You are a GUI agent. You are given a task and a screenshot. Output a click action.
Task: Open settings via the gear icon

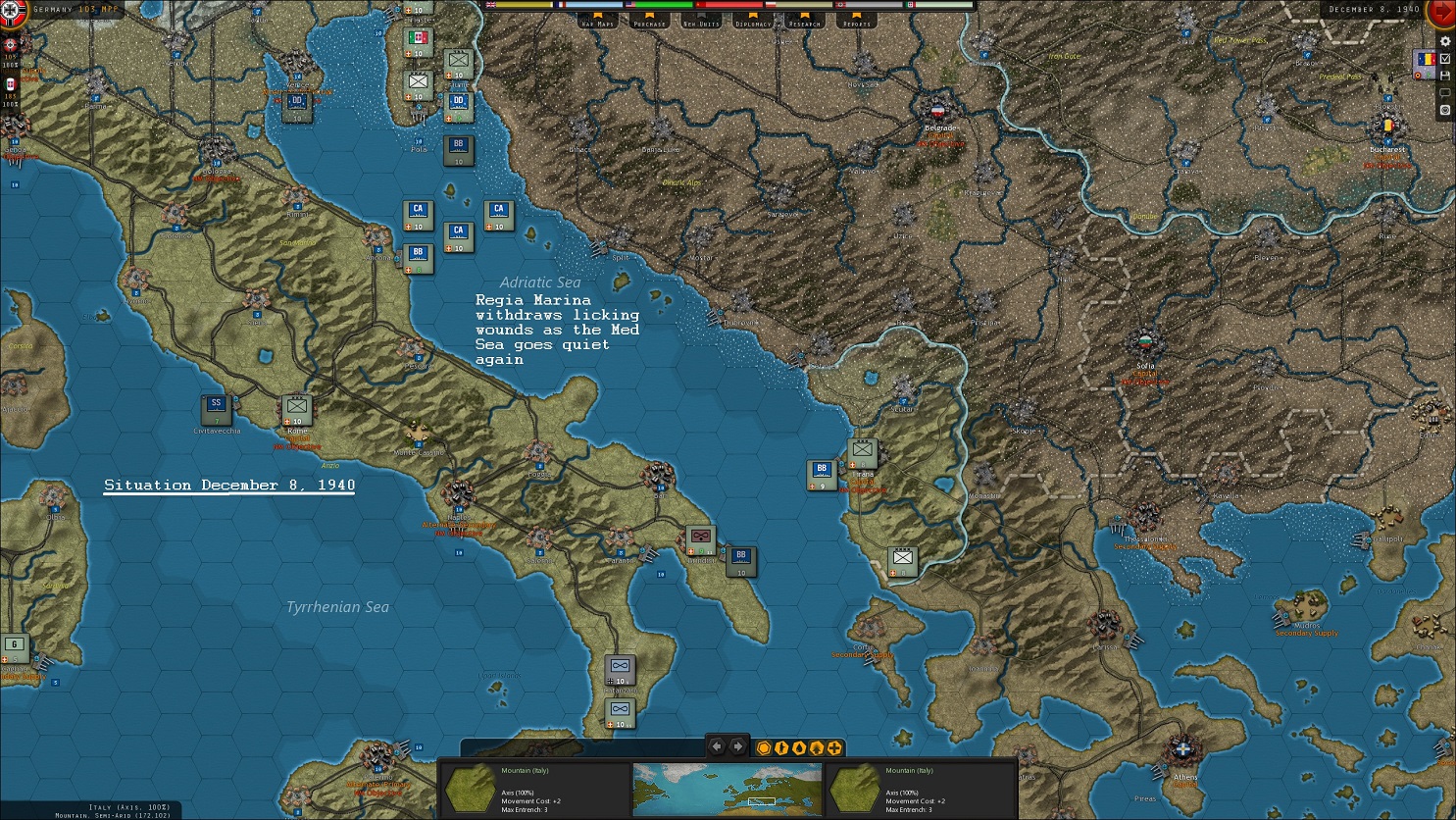pos(1444,41)
